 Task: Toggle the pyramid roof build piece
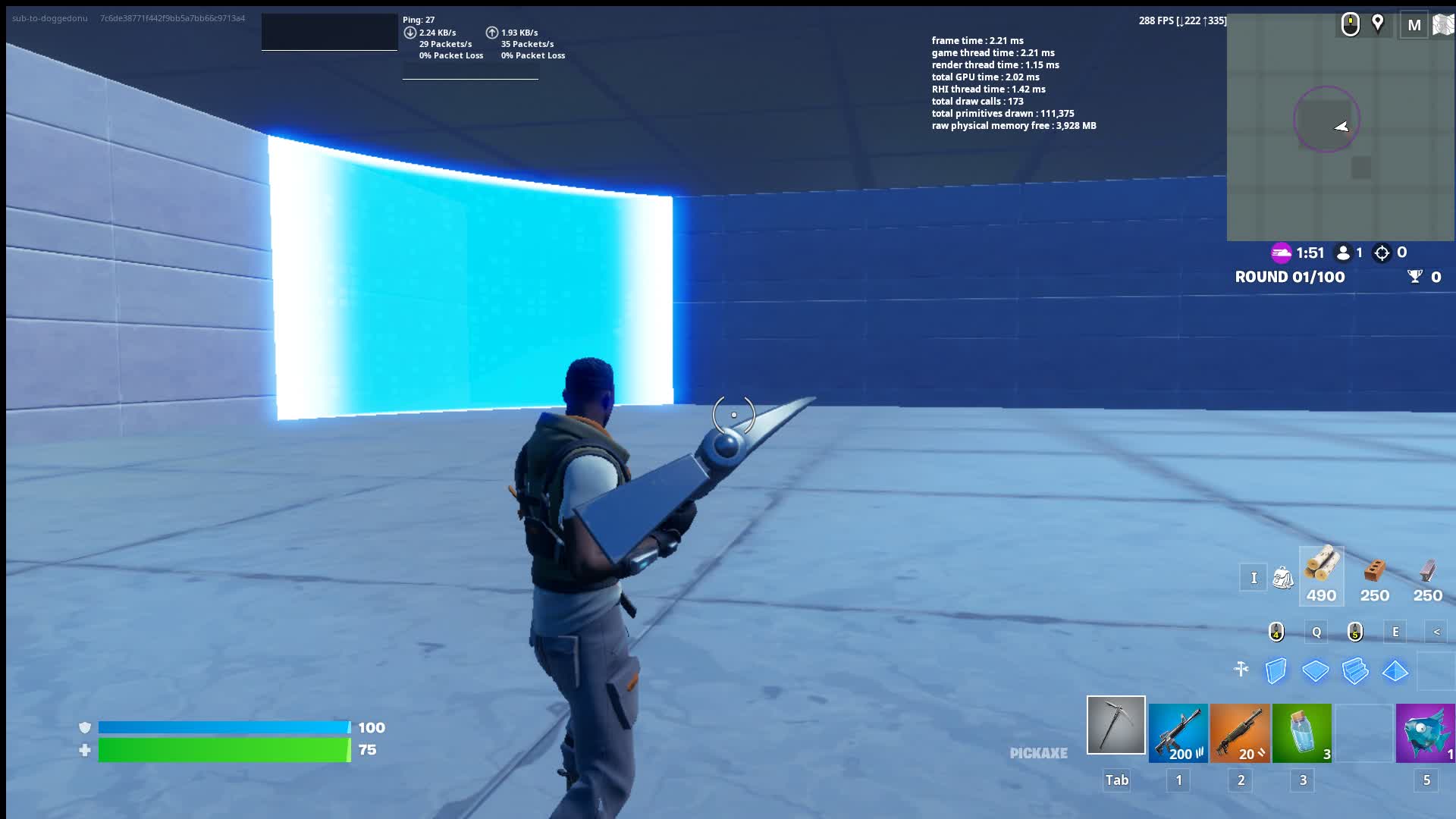pos(1394,670)
